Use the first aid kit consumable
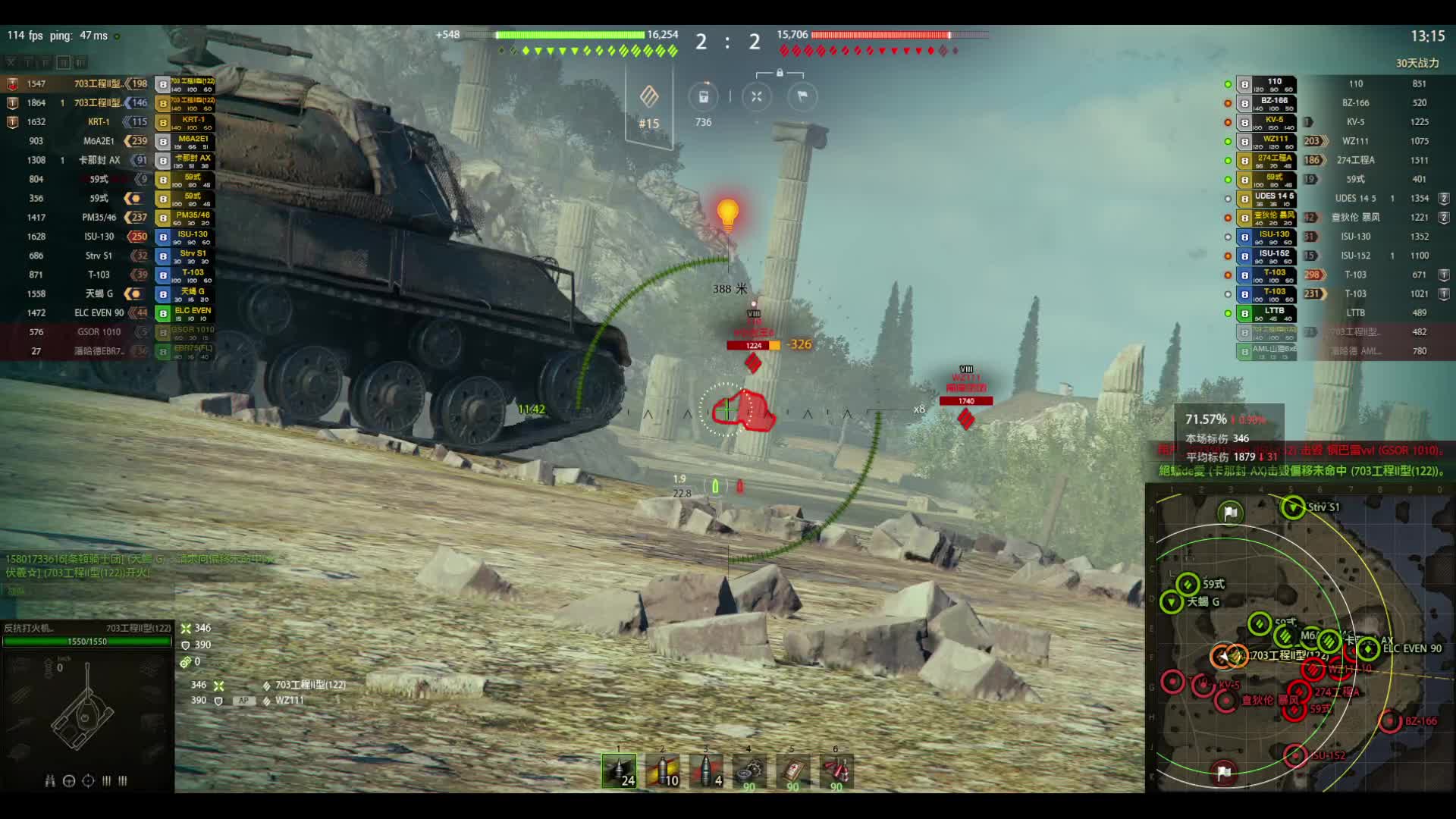This screenshot has width=1456, height=819. click(x=792, y=771)
